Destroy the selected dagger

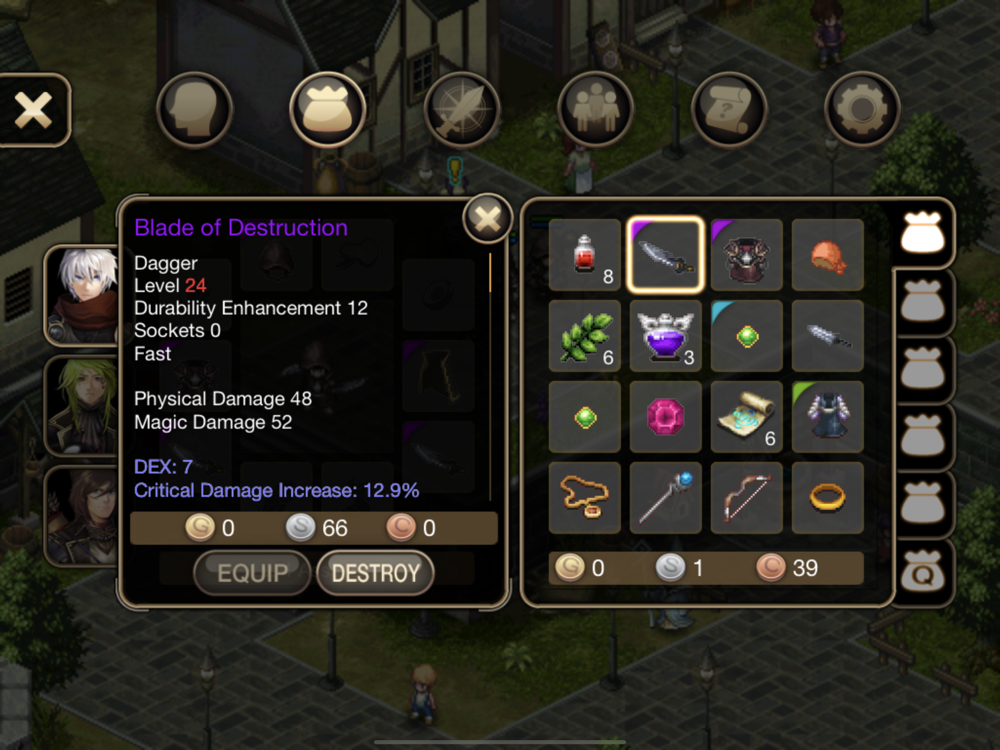(375, 573)
